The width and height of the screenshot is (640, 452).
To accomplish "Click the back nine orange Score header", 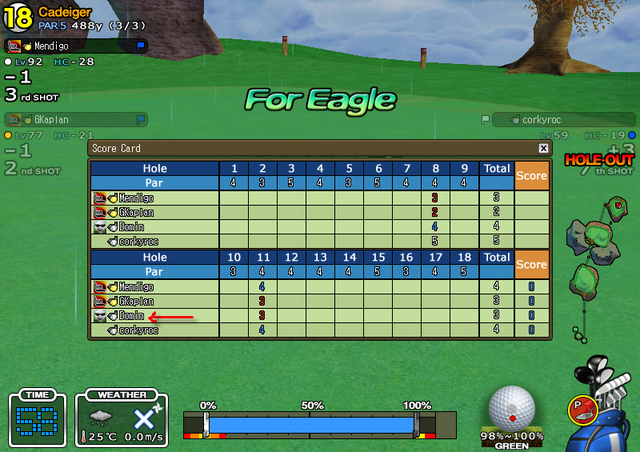I will [x=532, y=264].
